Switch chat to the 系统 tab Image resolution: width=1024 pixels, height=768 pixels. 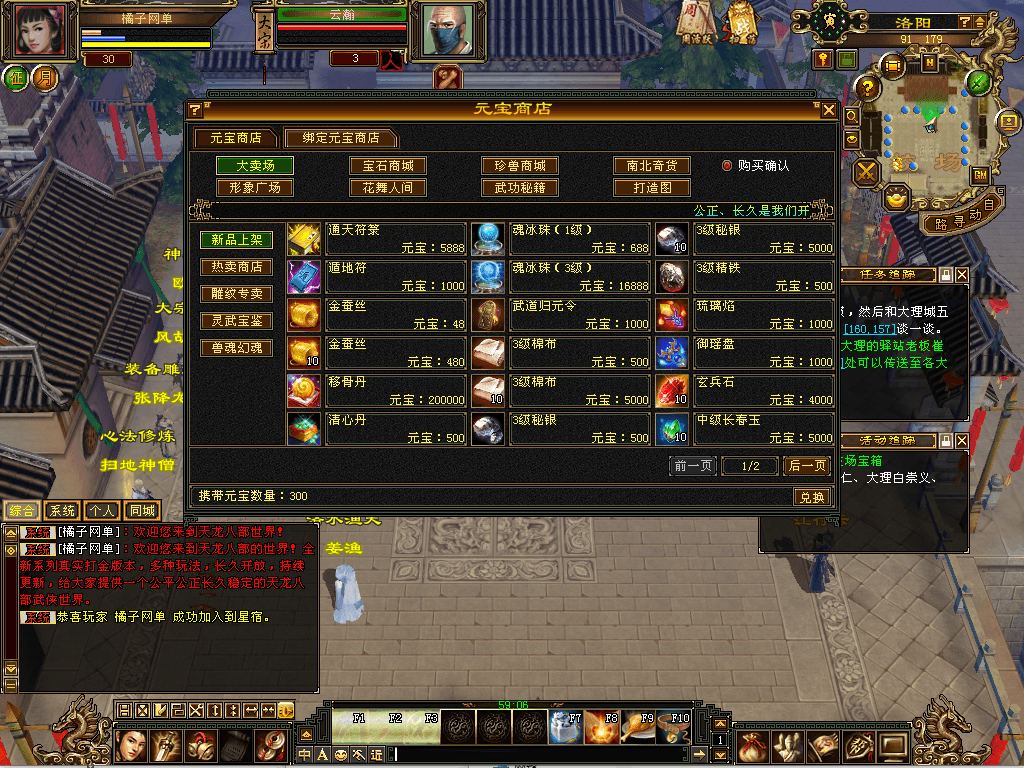click(x=62, y=510)
